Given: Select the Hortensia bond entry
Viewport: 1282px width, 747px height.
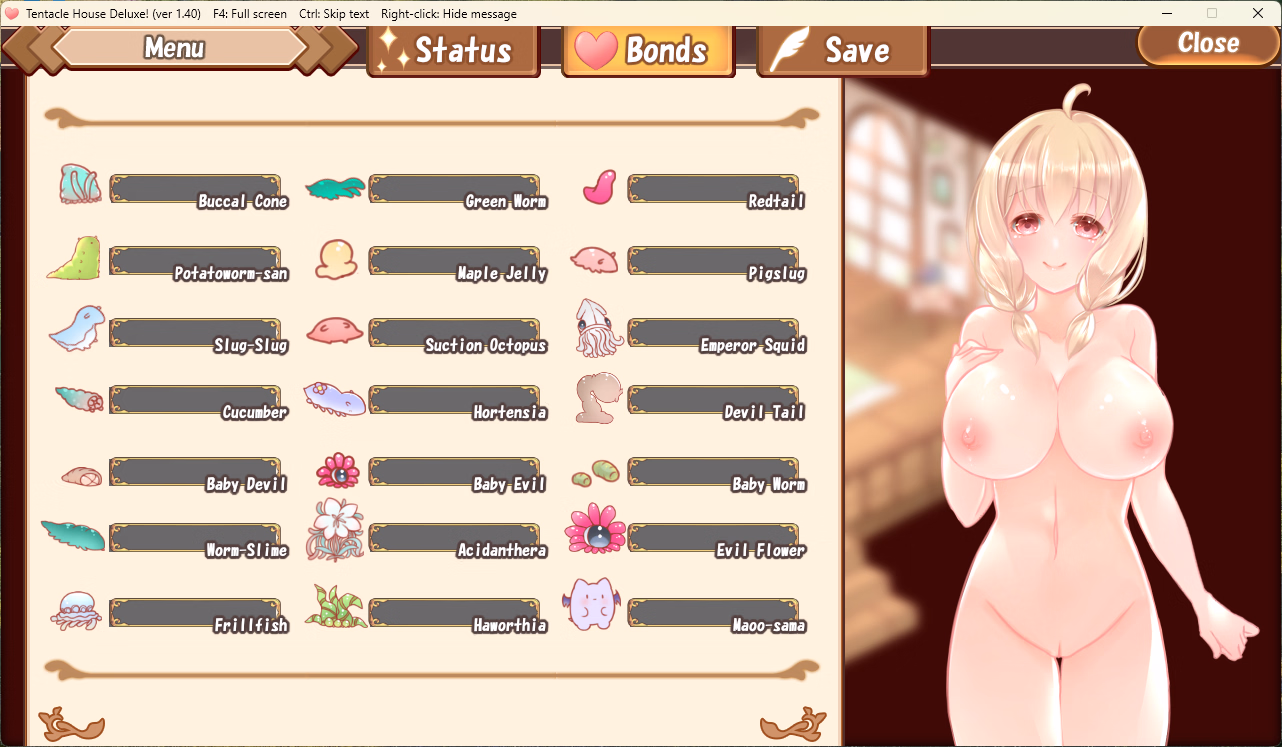Looking at the screenshot, I should coord(457,400).
